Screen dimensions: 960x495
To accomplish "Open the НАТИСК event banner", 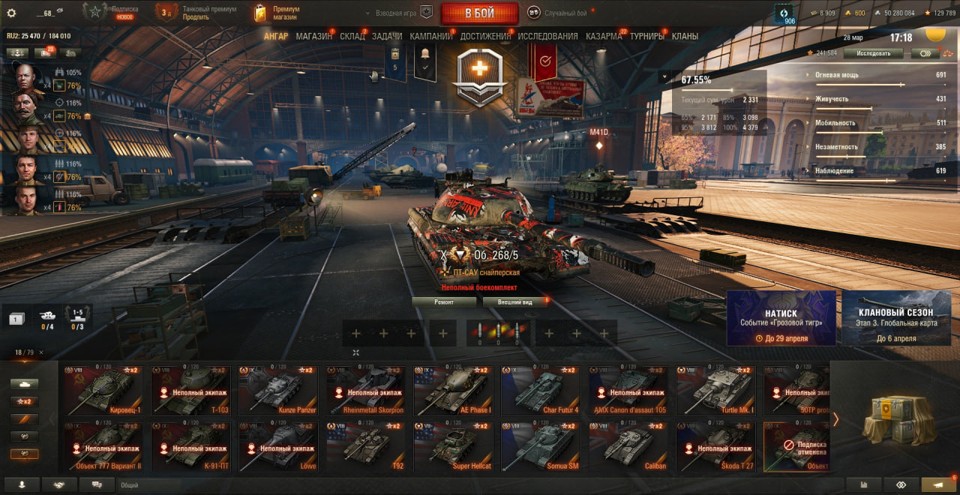I will 781,318.
